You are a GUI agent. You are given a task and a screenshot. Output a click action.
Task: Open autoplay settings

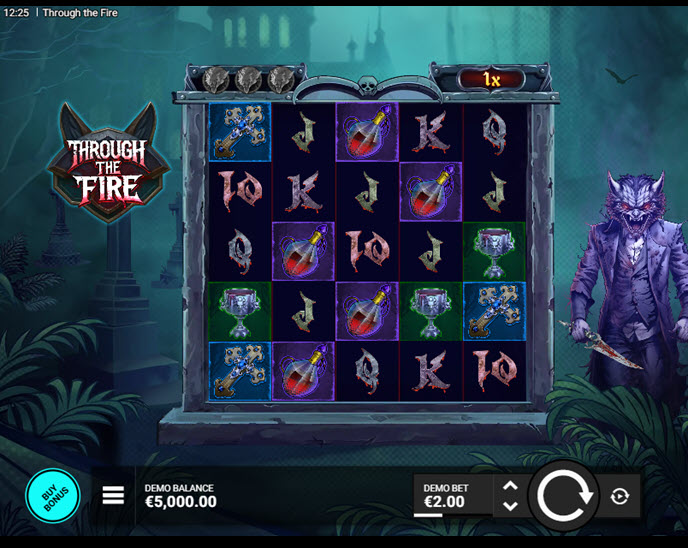[x=620, y=496]
